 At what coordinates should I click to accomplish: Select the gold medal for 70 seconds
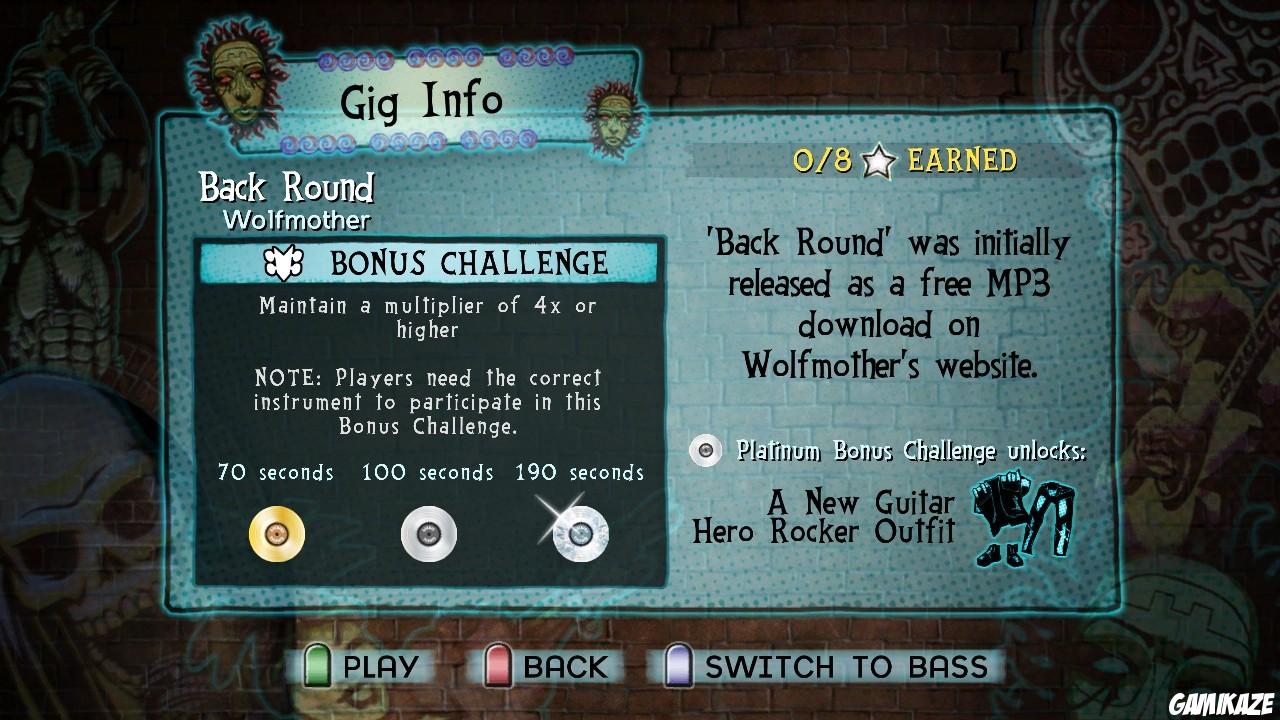277,533
